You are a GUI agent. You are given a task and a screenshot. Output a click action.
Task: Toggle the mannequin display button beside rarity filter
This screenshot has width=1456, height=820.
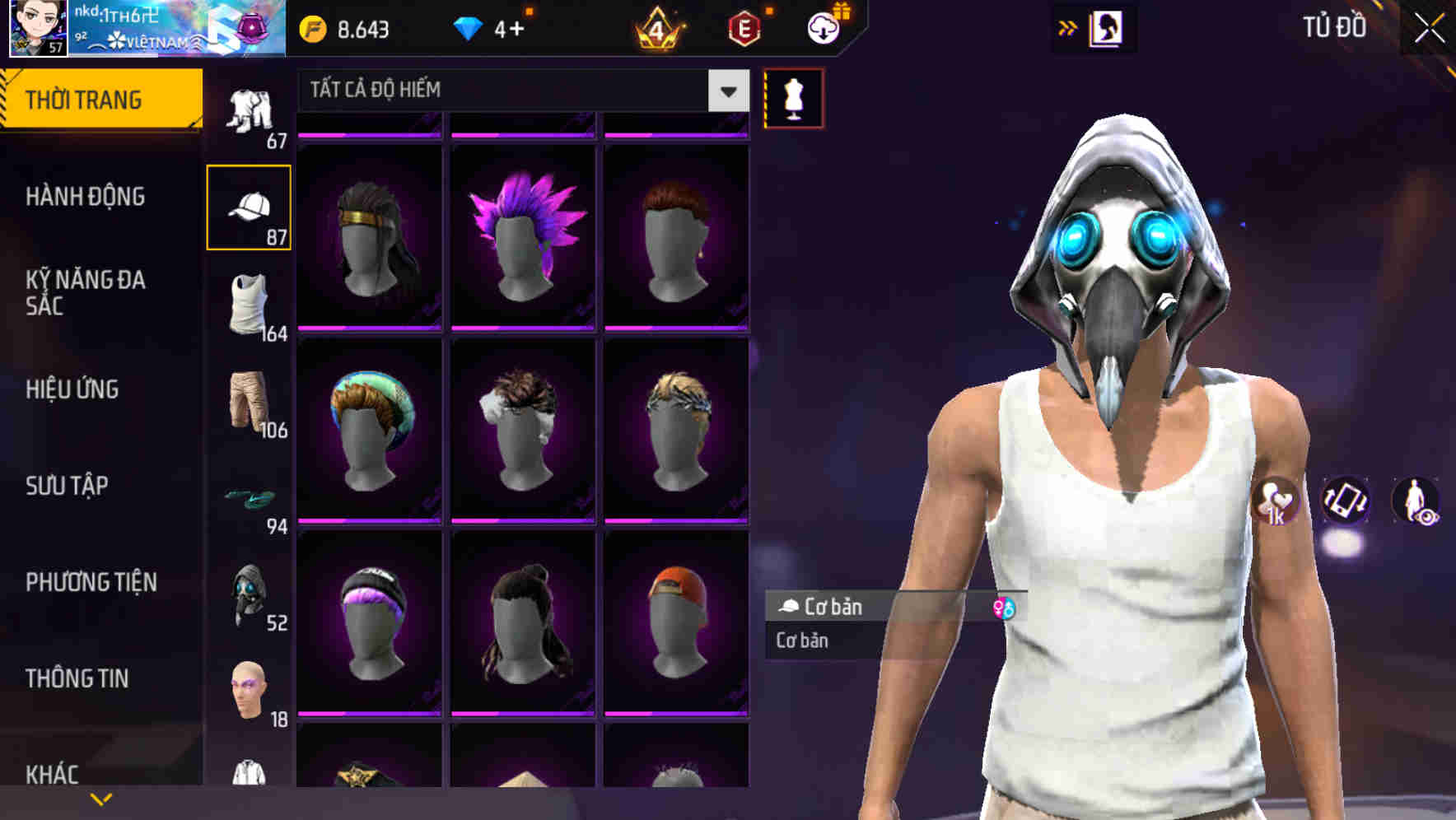[793, 97]
